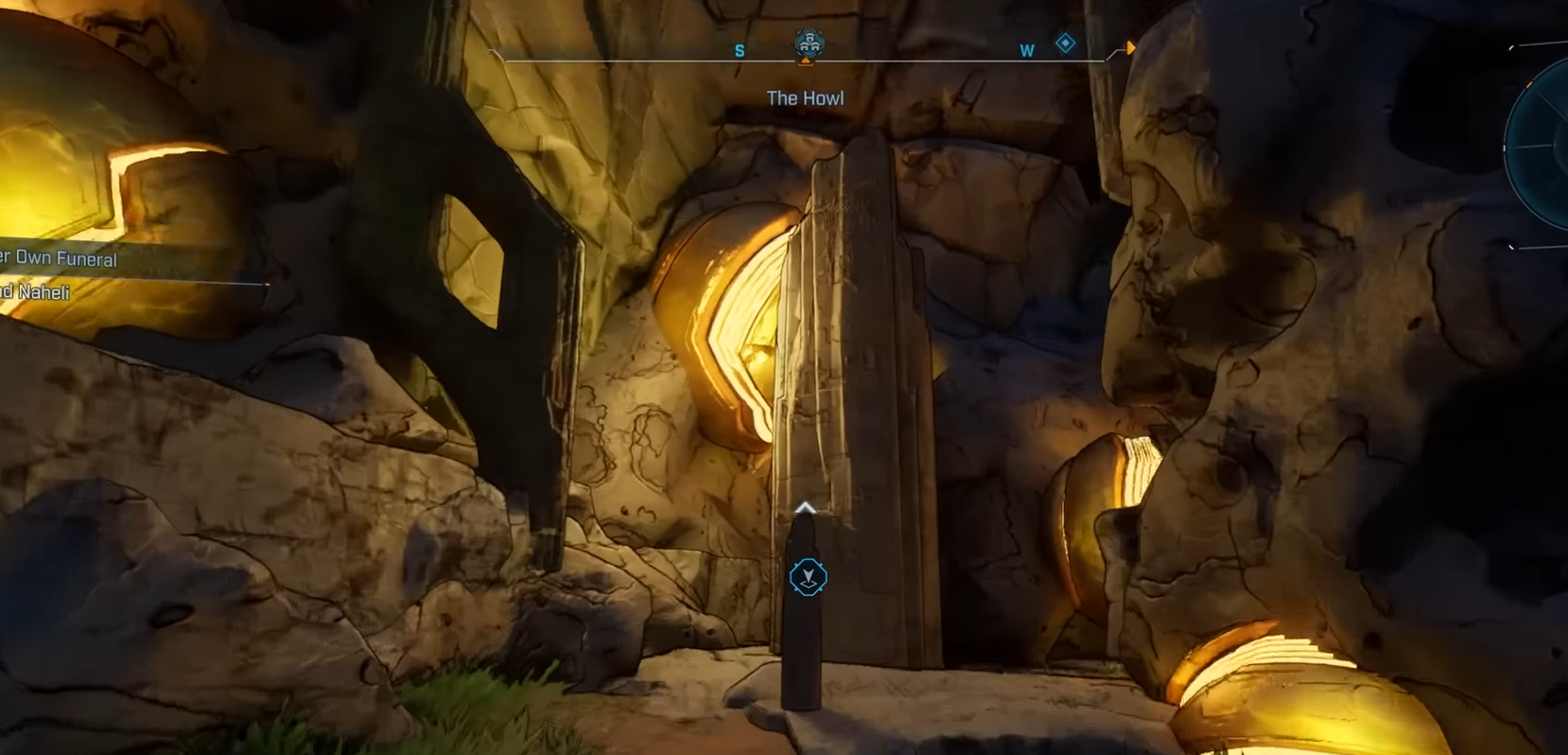
Task: Click the mask icon on the compass
Action: click(809, 44)
